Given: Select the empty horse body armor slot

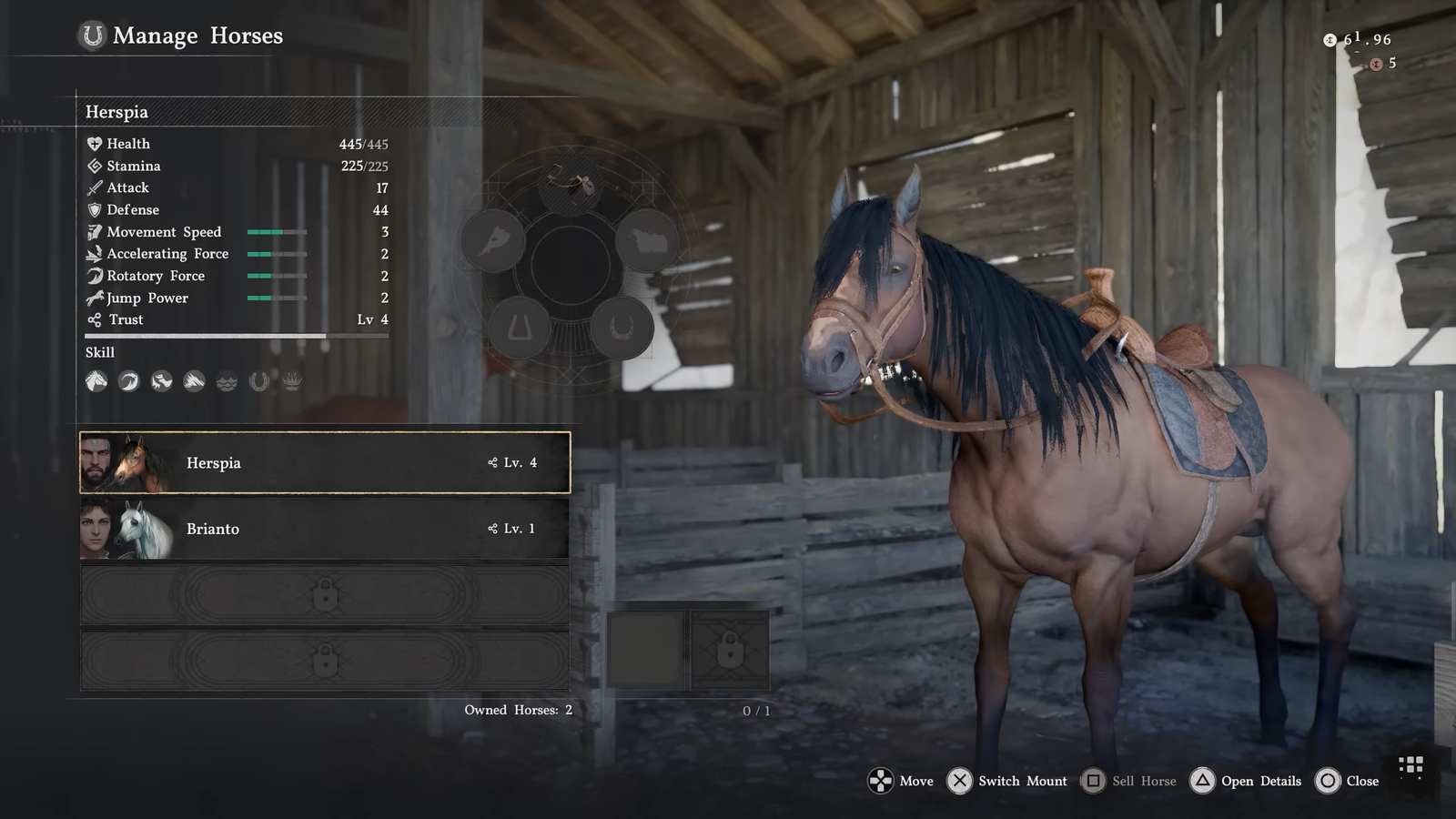Looking at the screenshot, I should [647, 241].
